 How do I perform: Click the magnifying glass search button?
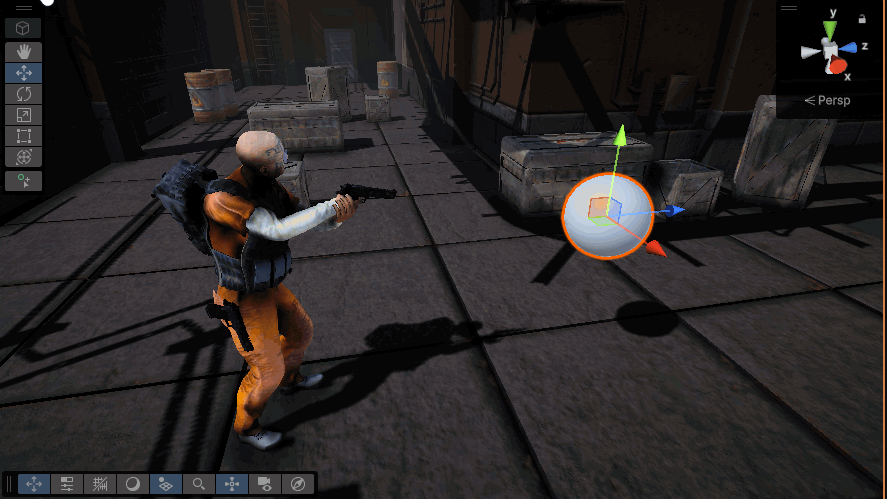coord(199,484)
